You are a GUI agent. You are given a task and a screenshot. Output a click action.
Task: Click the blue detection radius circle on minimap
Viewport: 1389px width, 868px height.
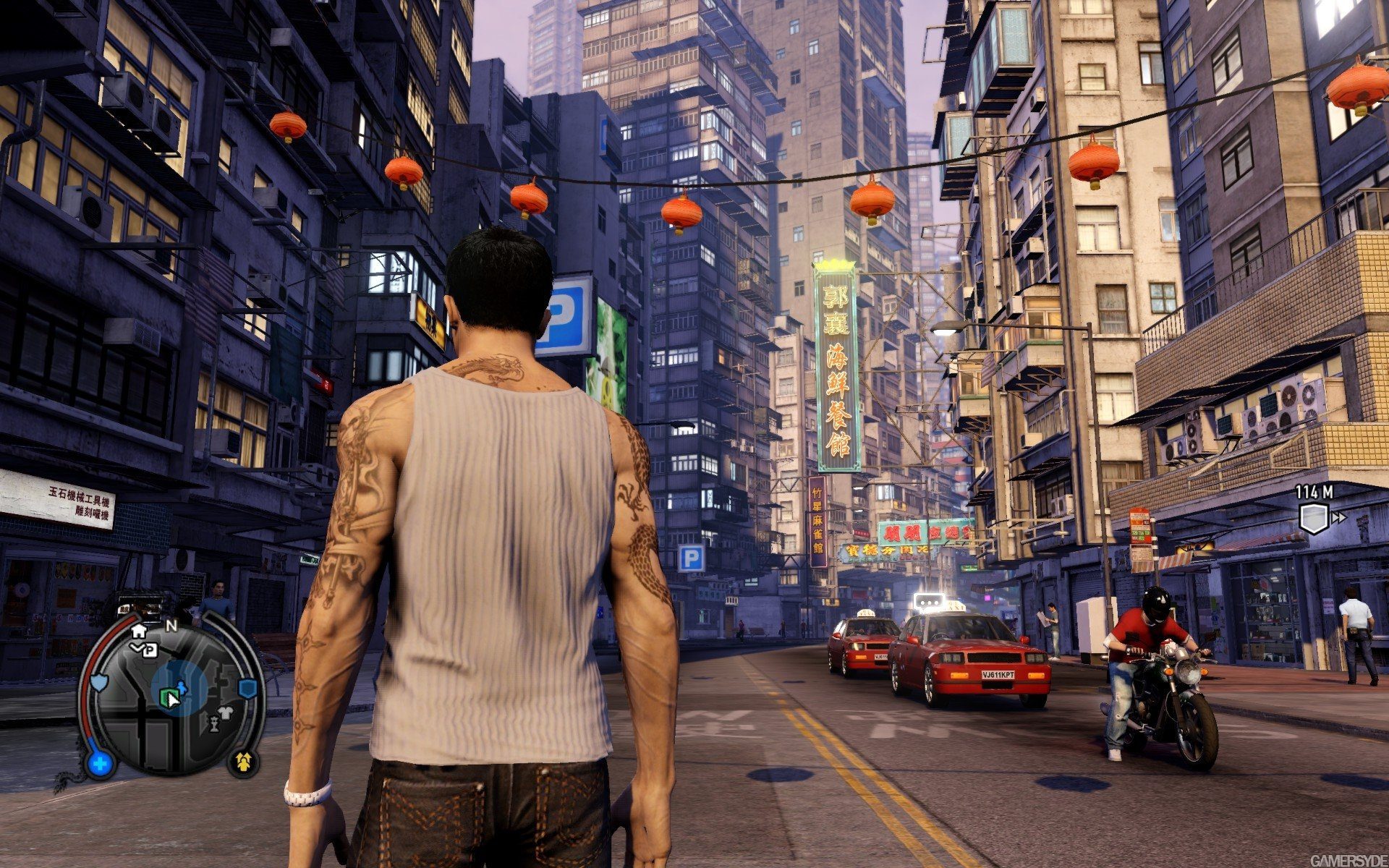[192, 673]
